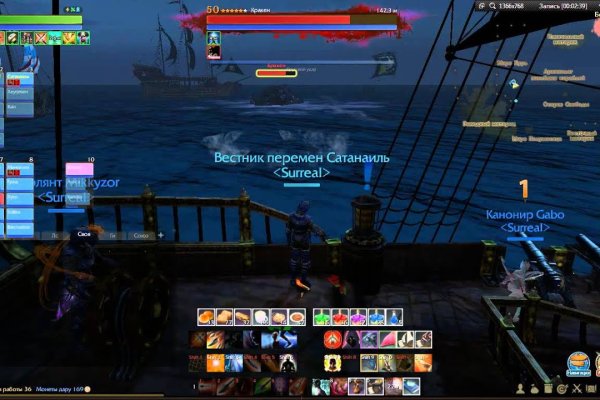Switch to the Своя chat tab
Image resolution: width=600 pixels, height=400 pixels.
pyautogui.click(x=83, y=235)
